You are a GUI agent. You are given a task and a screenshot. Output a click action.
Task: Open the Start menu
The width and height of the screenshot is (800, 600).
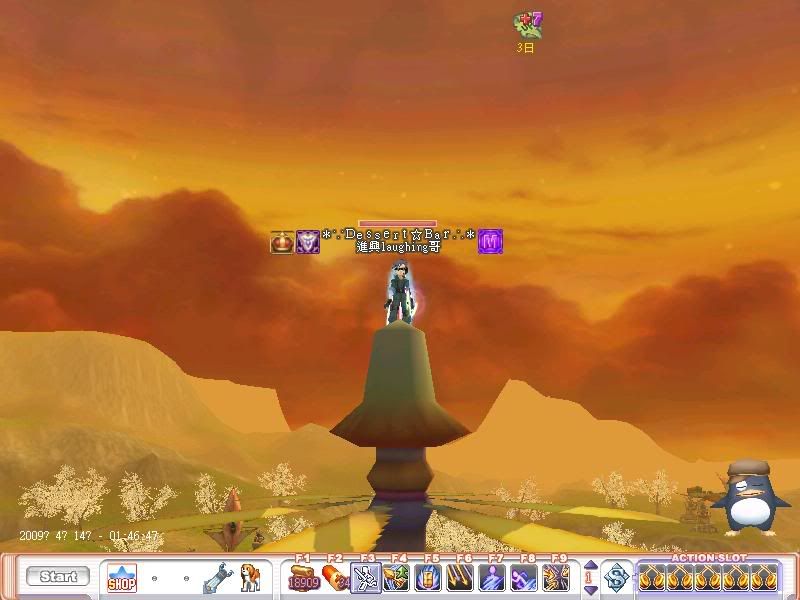57,577
